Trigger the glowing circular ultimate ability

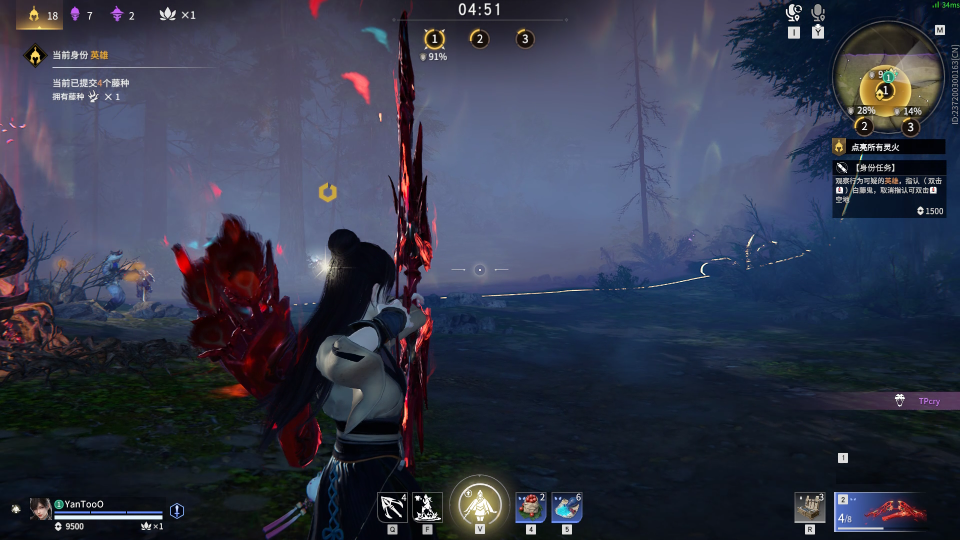[480, 502]
